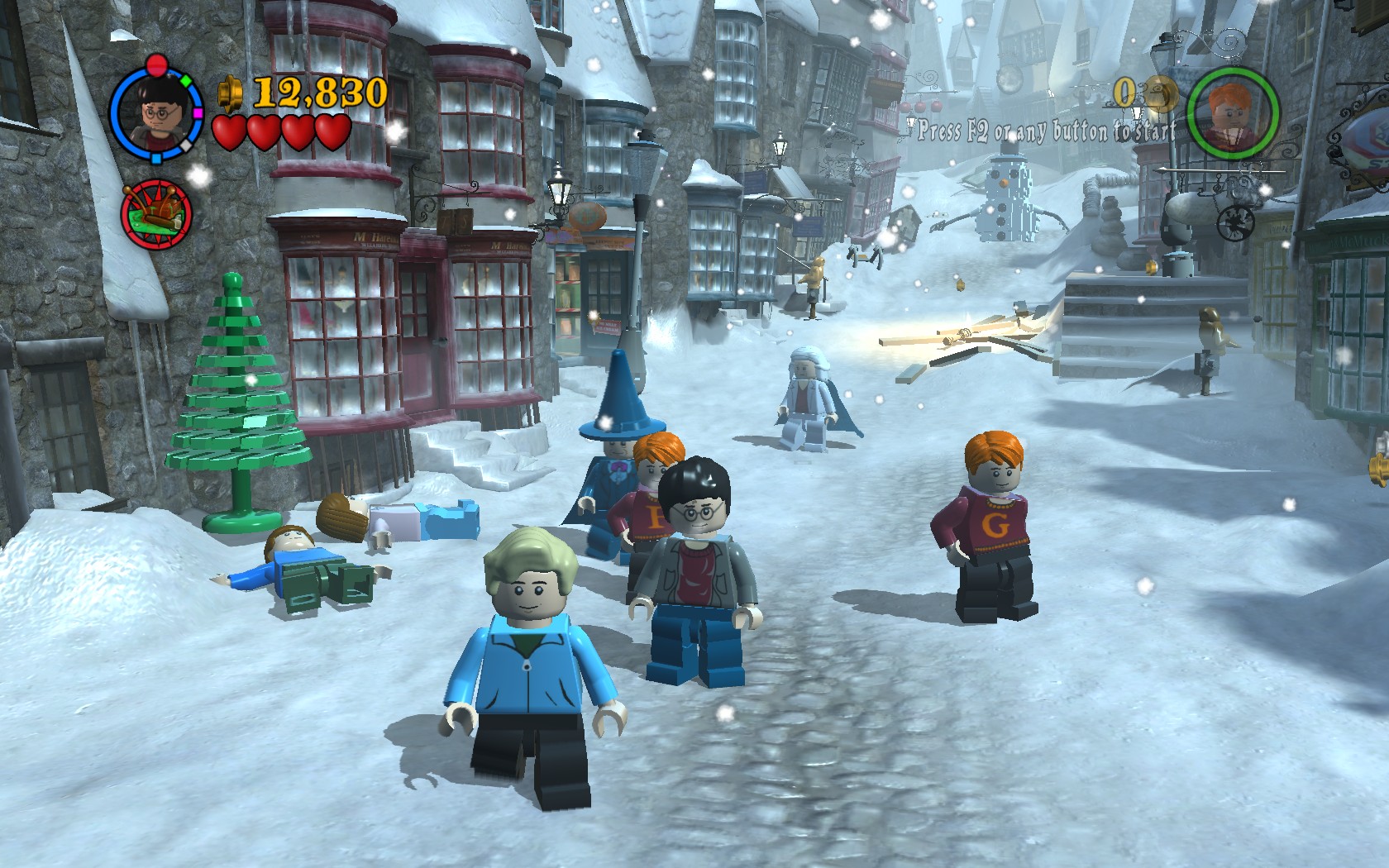The image size is (1389, 868).
Task: Click the red heart third from the left
Action: tap(298, 133)
